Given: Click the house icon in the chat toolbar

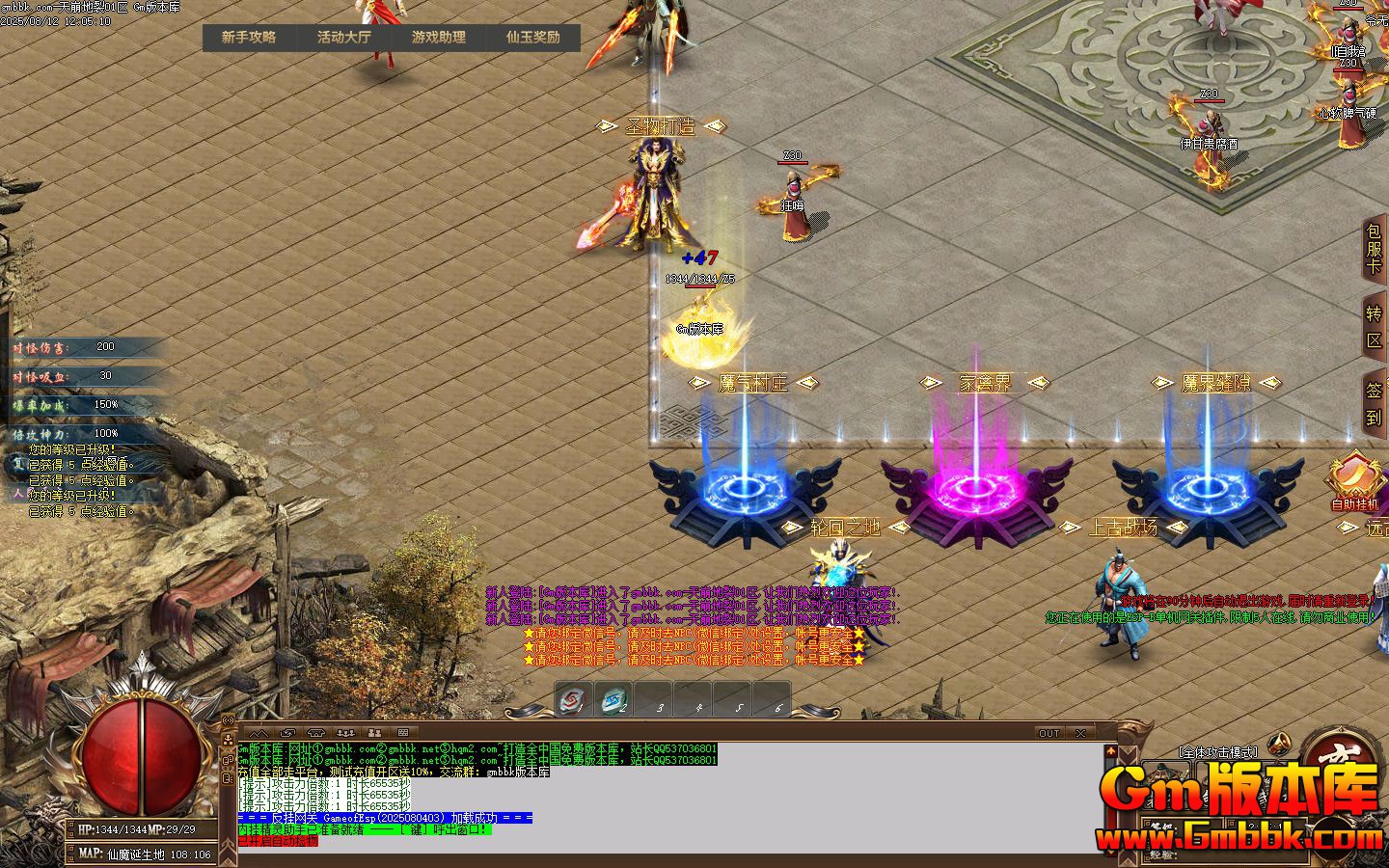Looking at the screenshot, I should click(317, 732).
